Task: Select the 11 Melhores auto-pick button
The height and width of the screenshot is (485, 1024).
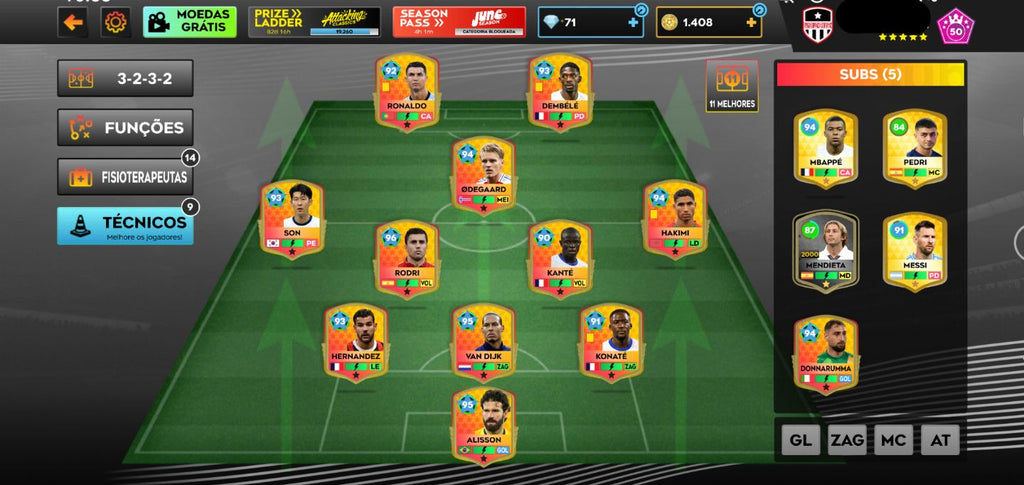Action: pyautogui.click(x=732, y=86)
